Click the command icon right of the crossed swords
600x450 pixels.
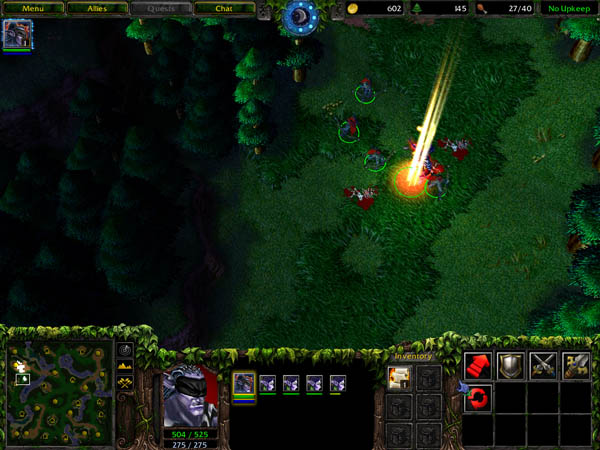point(576,366)
